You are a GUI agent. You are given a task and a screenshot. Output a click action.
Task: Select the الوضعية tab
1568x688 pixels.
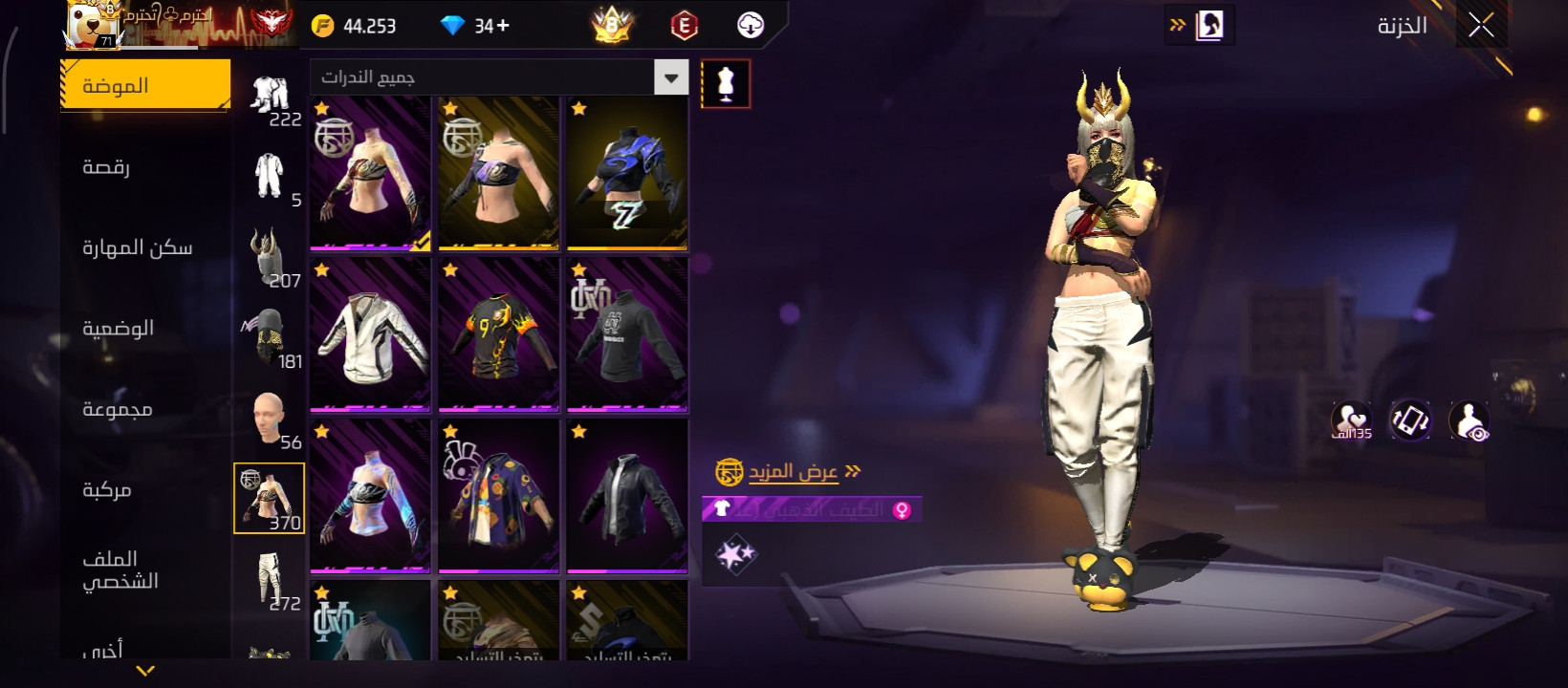pos(119,329)
